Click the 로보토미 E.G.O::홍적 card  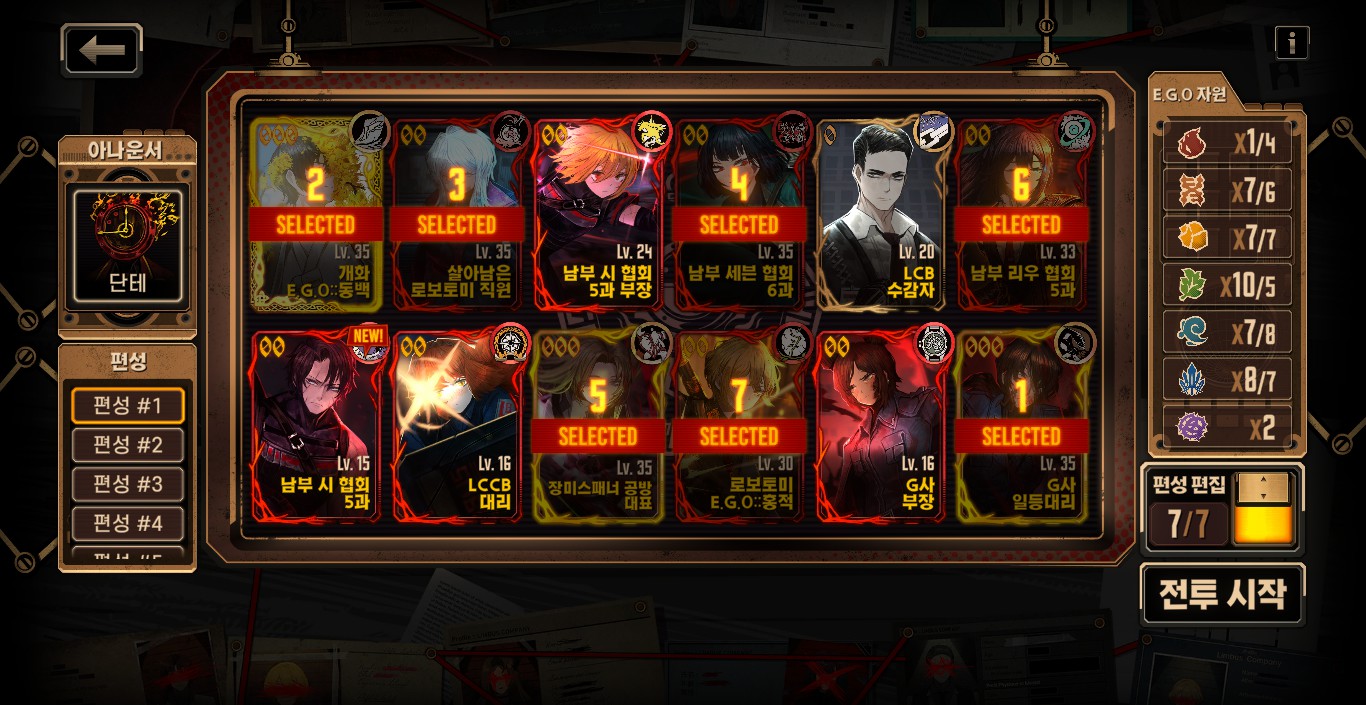pyautogui.click(x=739, y=427)
